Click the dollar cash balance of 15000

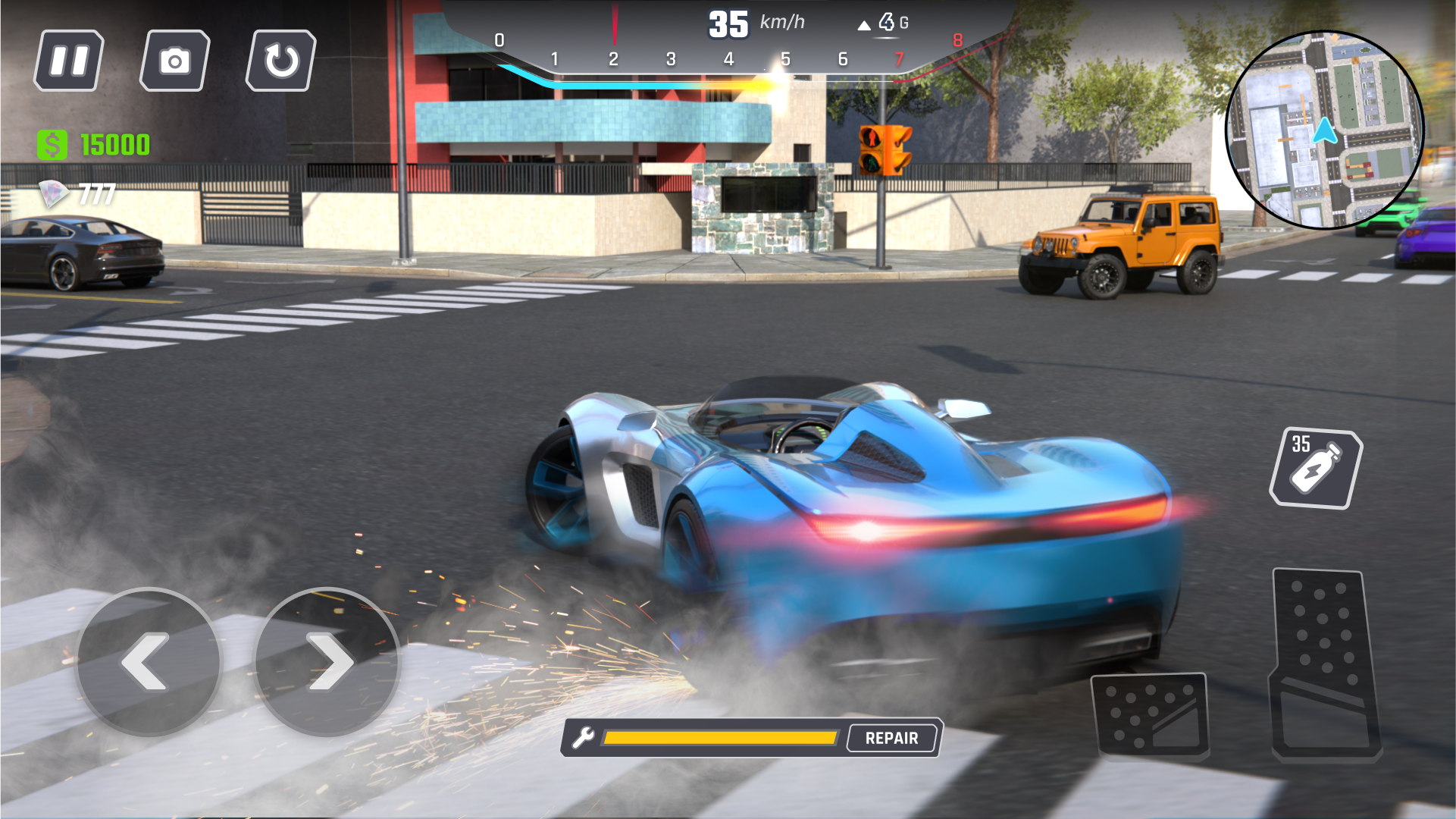tap(95, 143)
